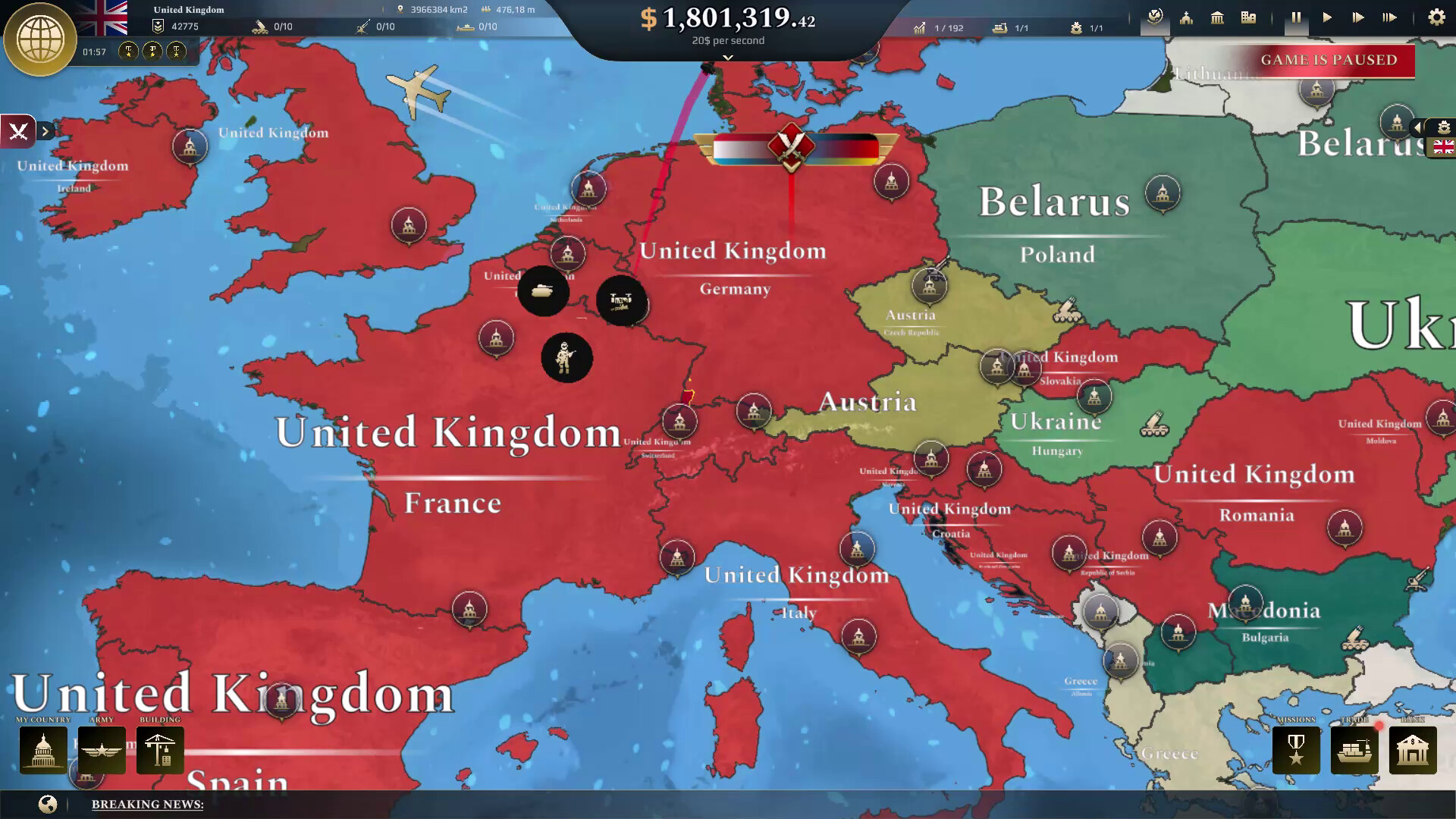Screen dimensions: 1456x819
Task: Expand the side panel with the right arrow
Action: click(x=45, y=130)
